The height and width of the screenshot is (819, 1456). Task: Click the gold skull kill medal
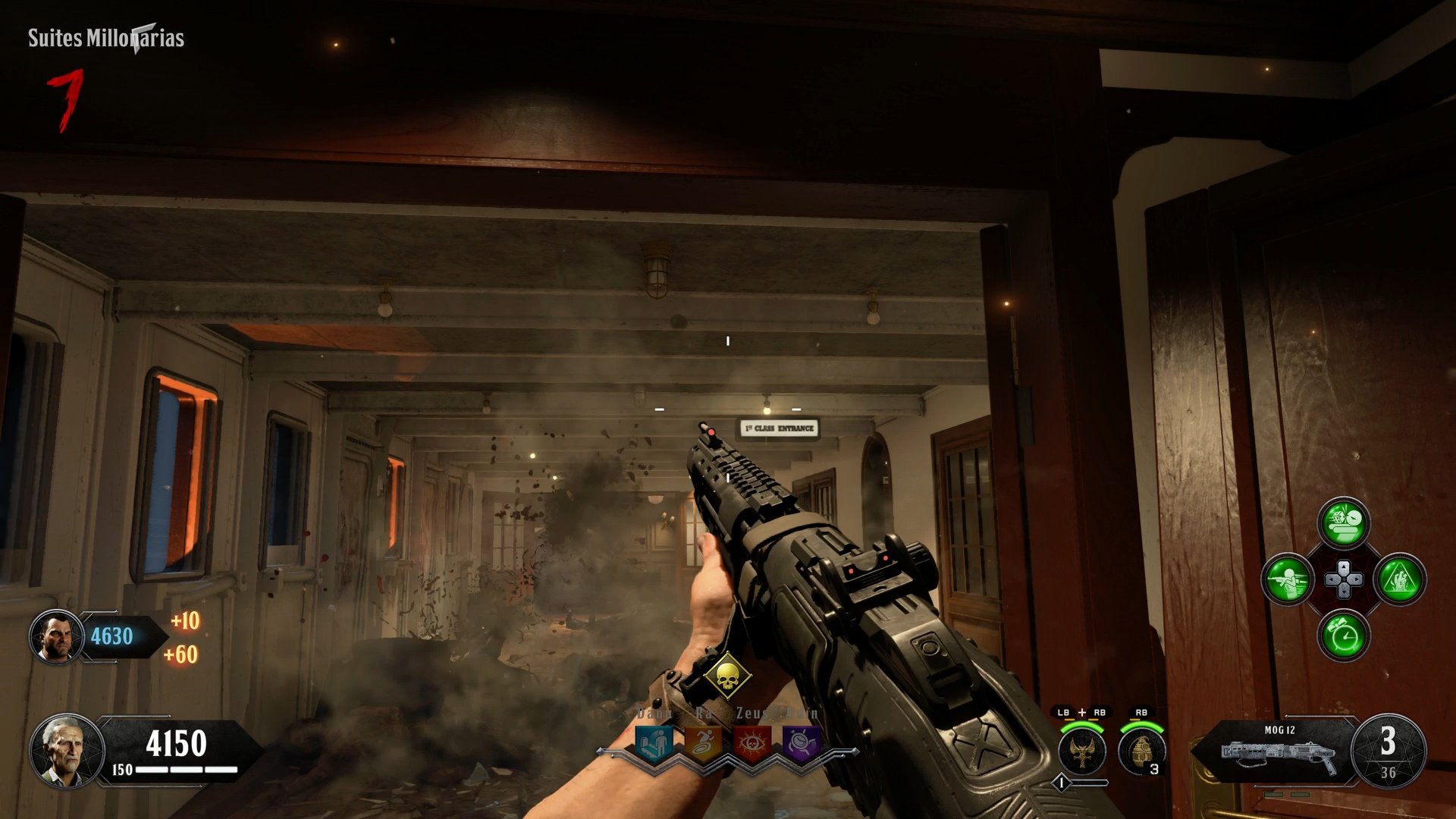728,674
